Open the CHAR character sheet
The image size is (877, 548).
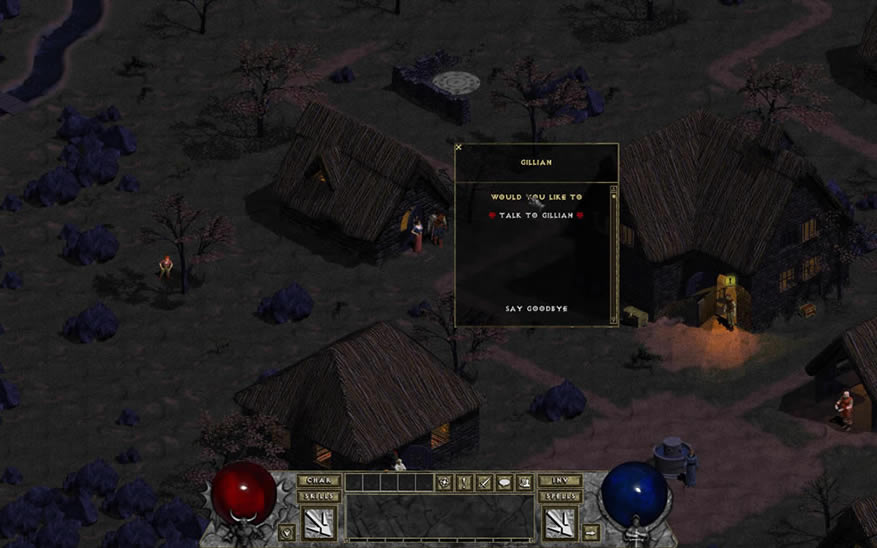320,481
